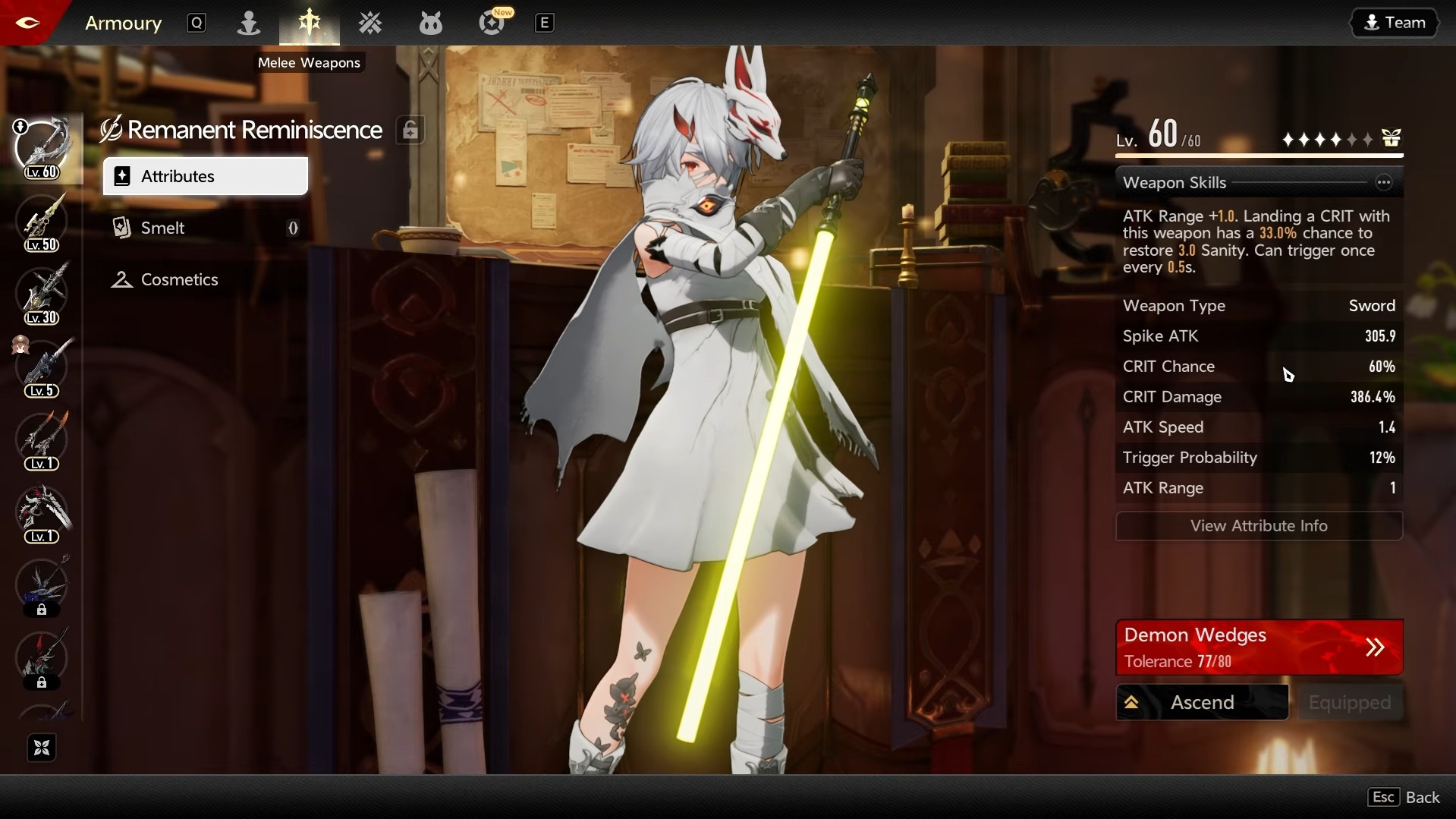The image size is (1456, 819).
Task: Toggle the lock beside Remanent Reminiscence
Action: coord(410,130)
